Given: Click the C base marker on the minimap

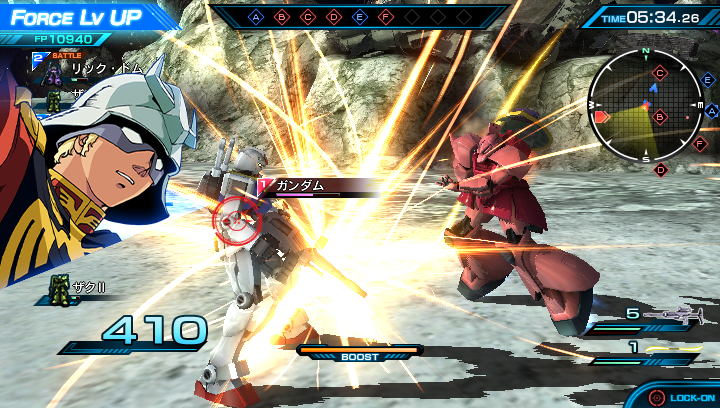Looking at the screenshot, I should 660,72.
